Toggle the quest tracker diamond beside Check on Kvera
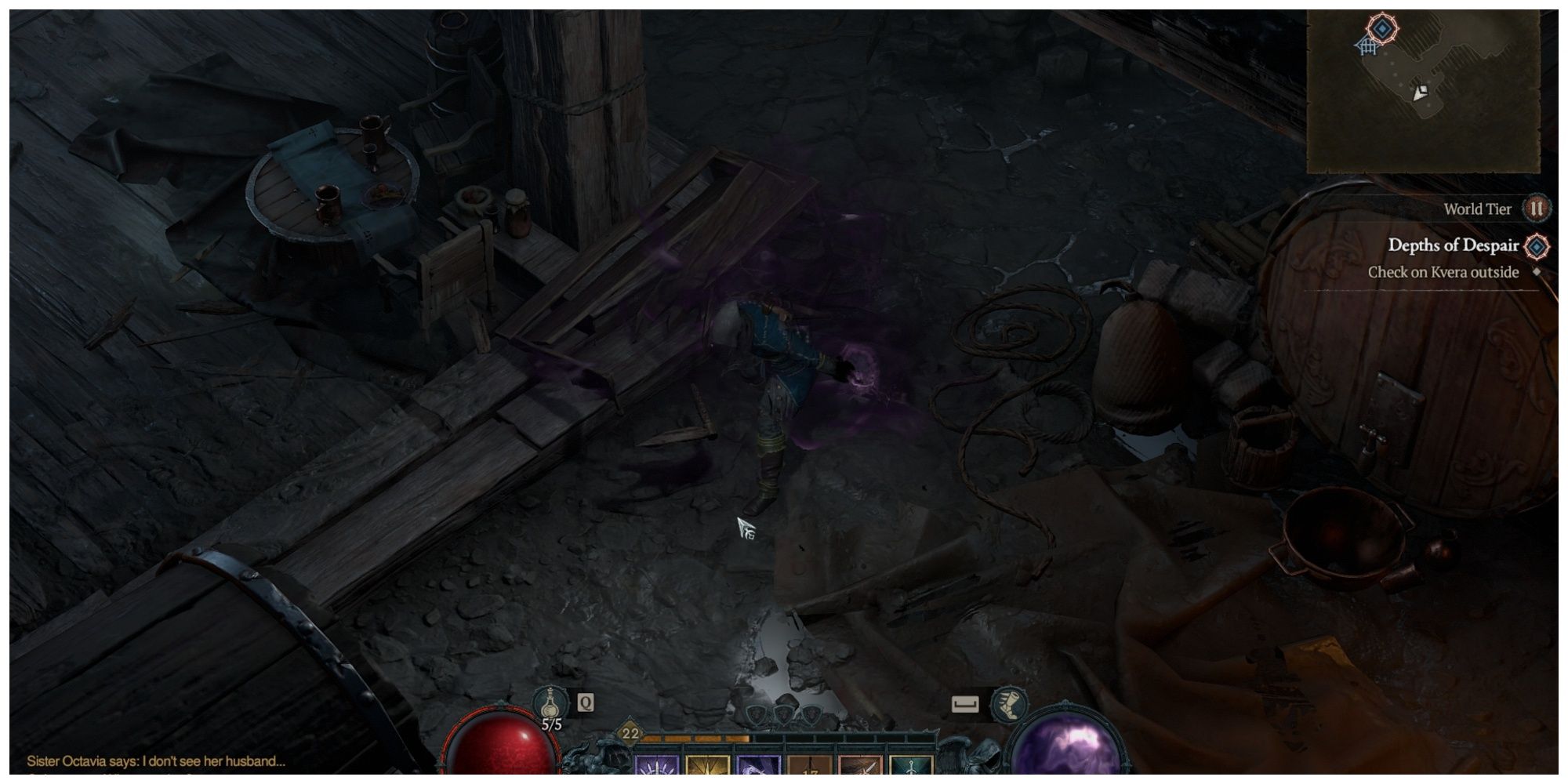Viewport: 1568px width, 784px height. click(x=1538, y=272)
